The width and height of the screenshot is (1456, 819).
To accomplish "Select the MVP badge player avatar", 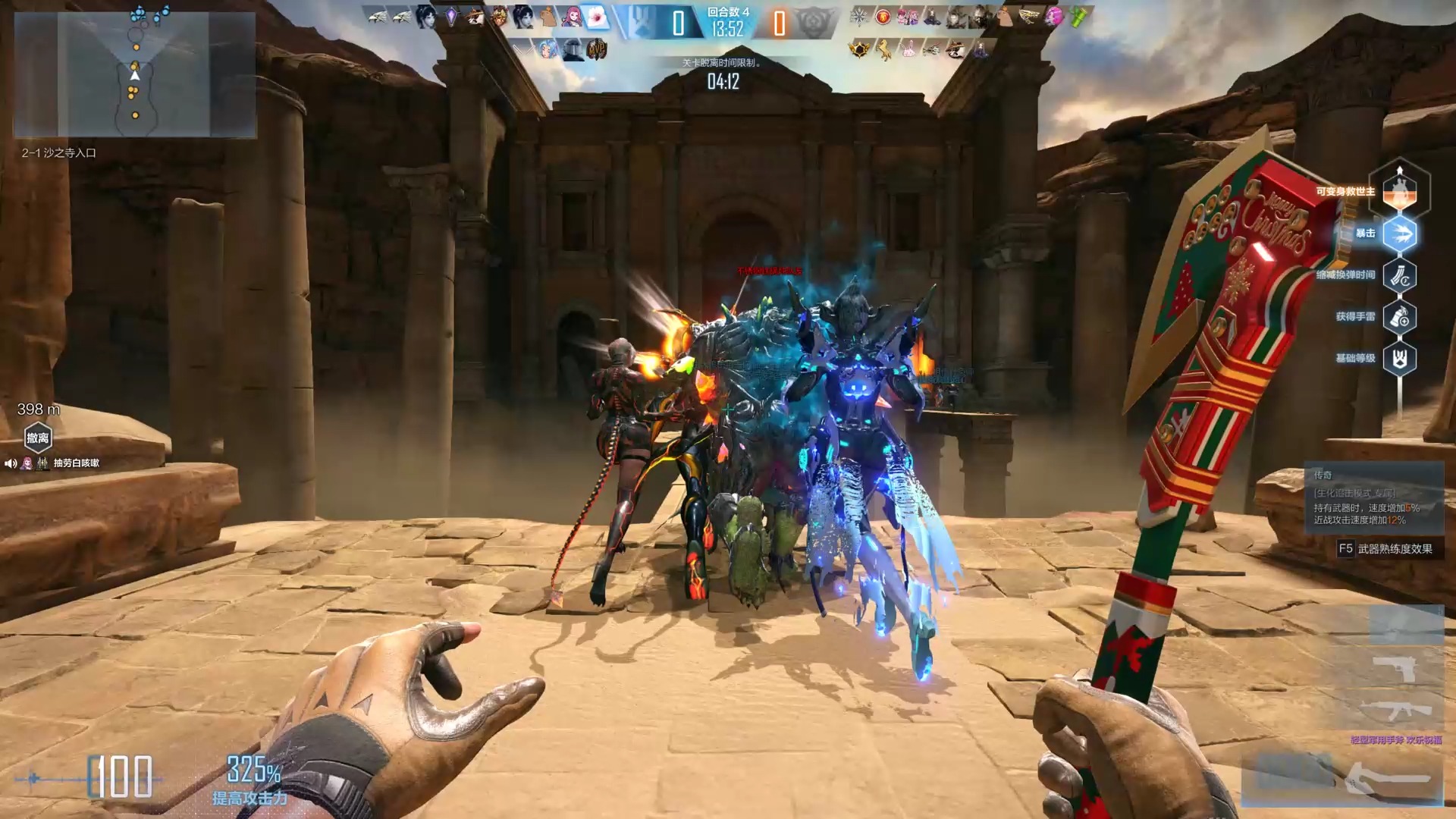I will pos(597,50).
